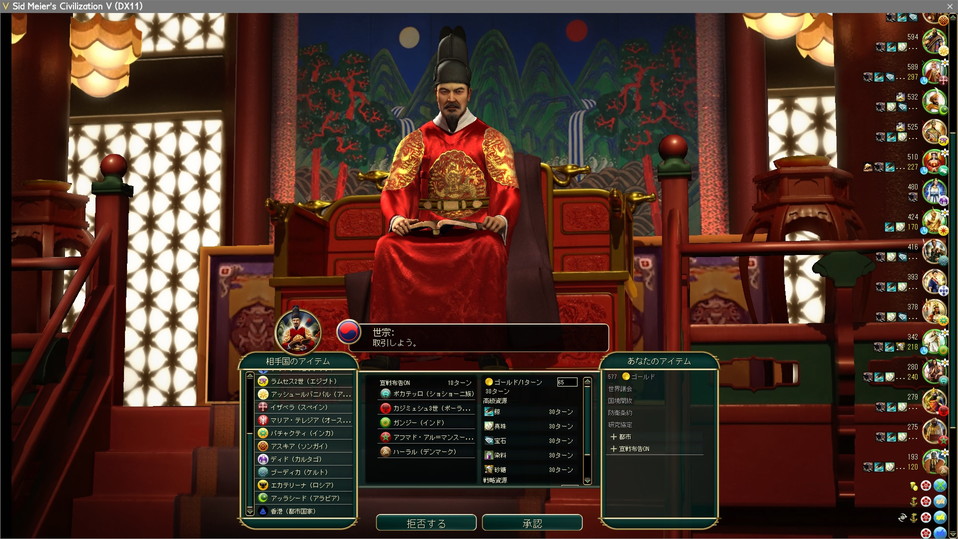The height and width of the screenshot is (539, 958).
Task: Pick パチャクティ (Inca) in the list
Action: (303, 433)
